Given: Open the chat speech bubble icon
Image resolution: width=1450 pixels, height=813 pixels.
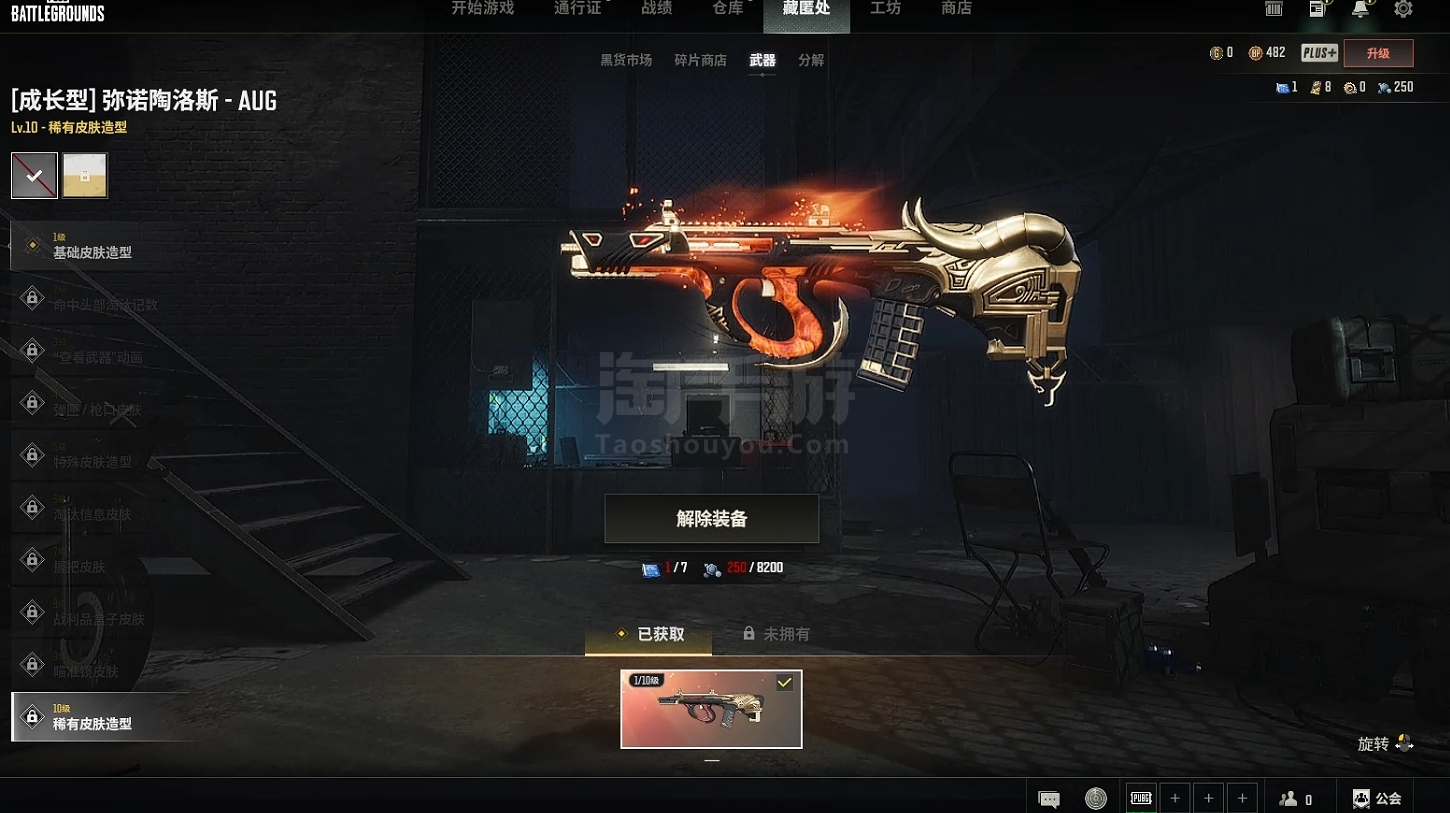Looking at the screenshot, I should click(1049, 798).
